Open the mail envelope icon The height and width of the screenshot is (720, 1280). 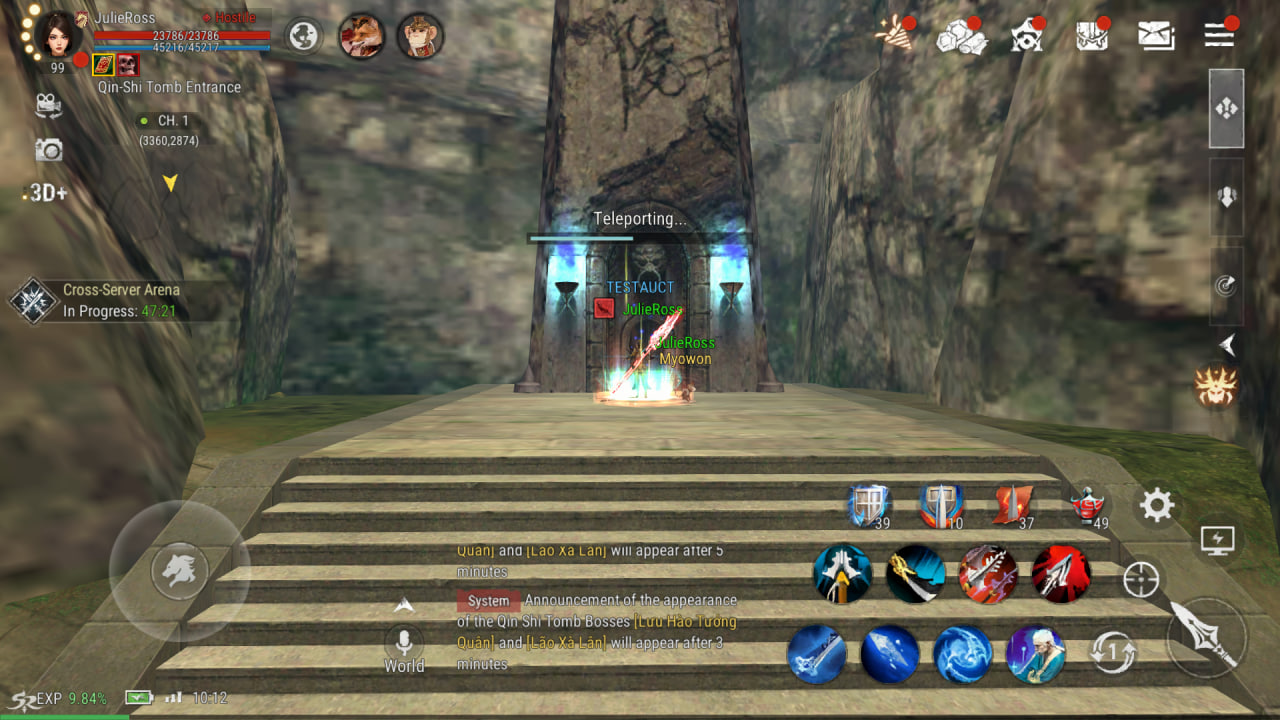1156,35
